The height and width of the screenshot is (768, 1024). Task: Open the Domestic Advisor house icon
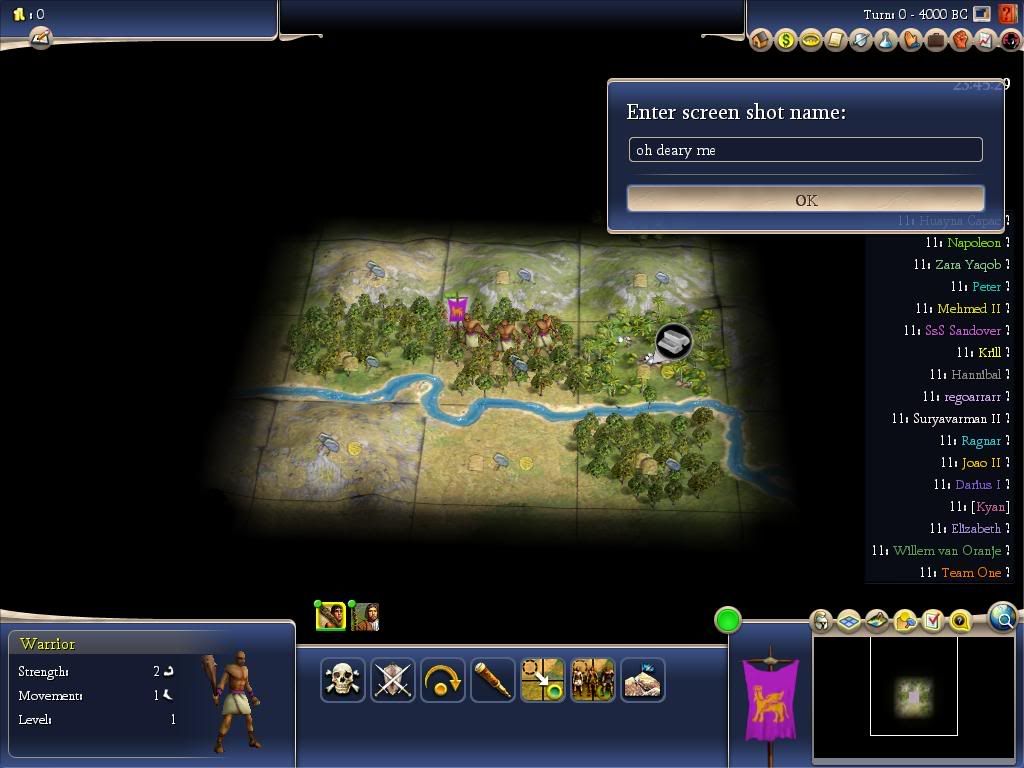point(761,41)
